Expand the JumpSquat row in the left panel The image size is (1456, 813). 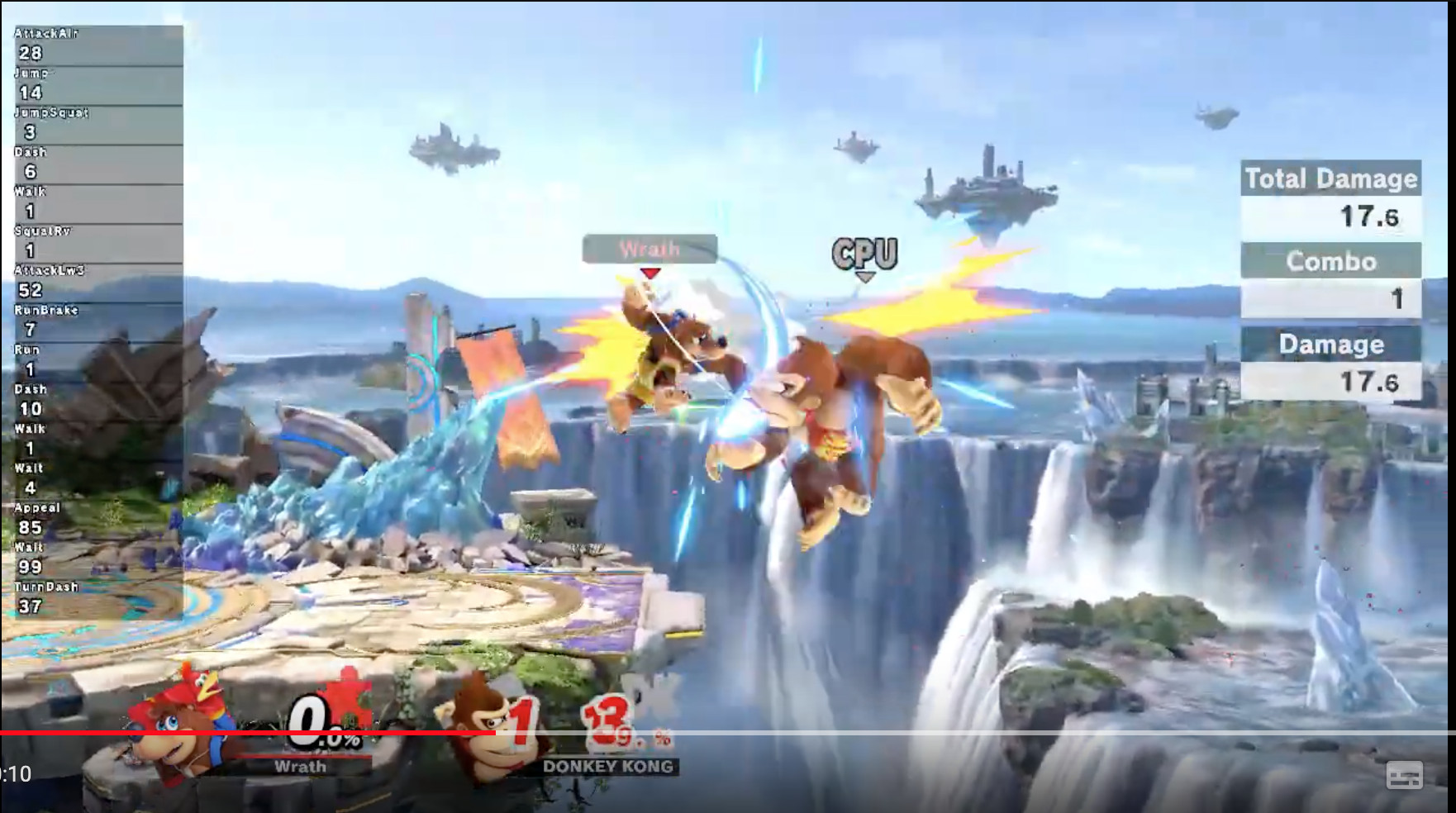pyautogui.click(x=50, y=112)
